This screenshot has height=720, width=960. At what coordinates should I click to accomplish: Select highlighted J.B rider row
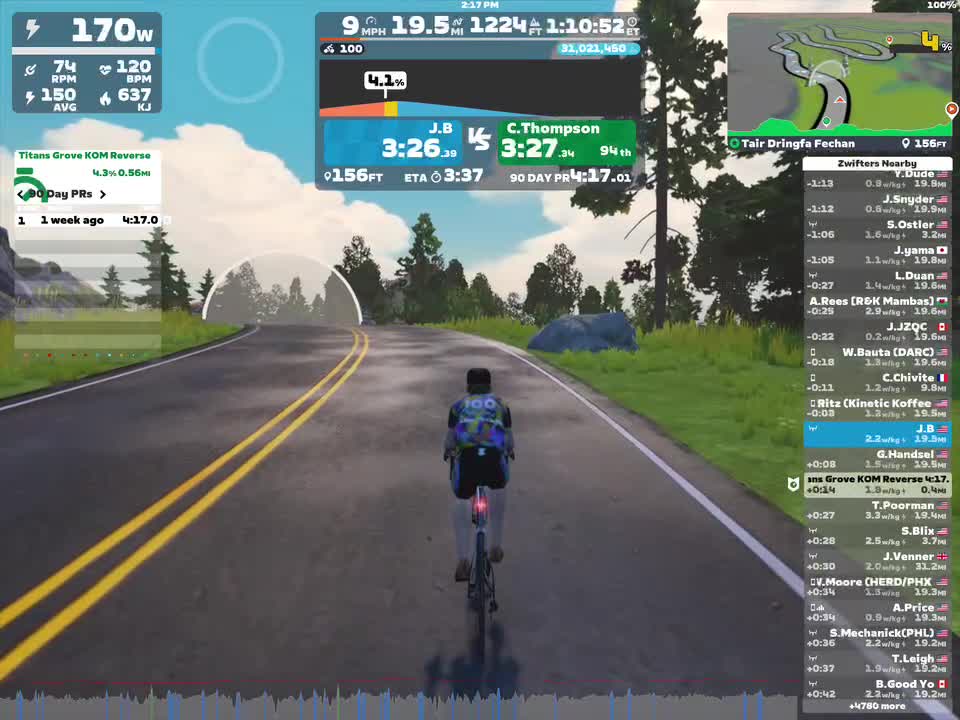[x=877, y=434]
